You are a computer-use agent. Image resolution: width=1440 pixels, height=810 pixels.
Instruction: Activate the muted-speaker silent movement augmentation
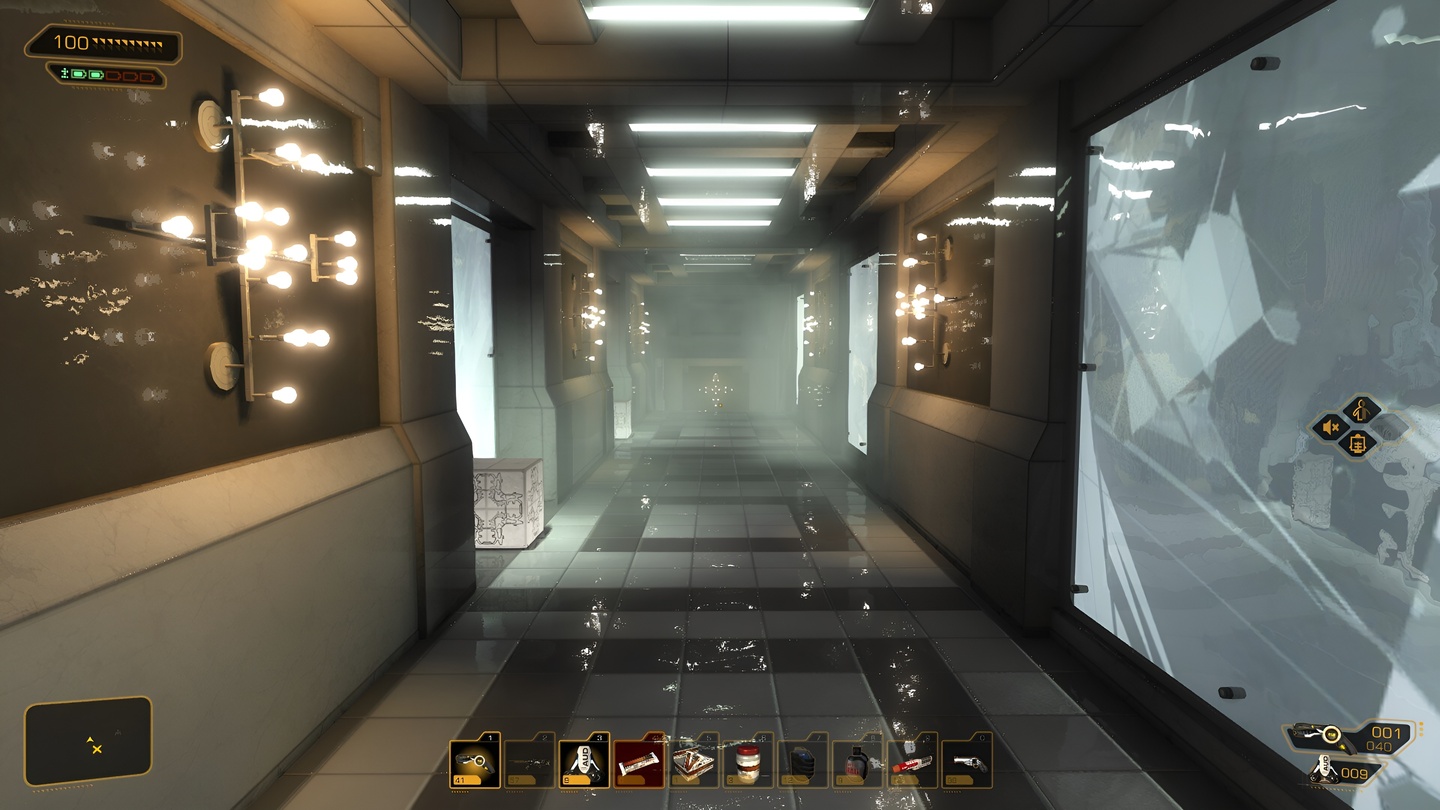pos(1332,428)
